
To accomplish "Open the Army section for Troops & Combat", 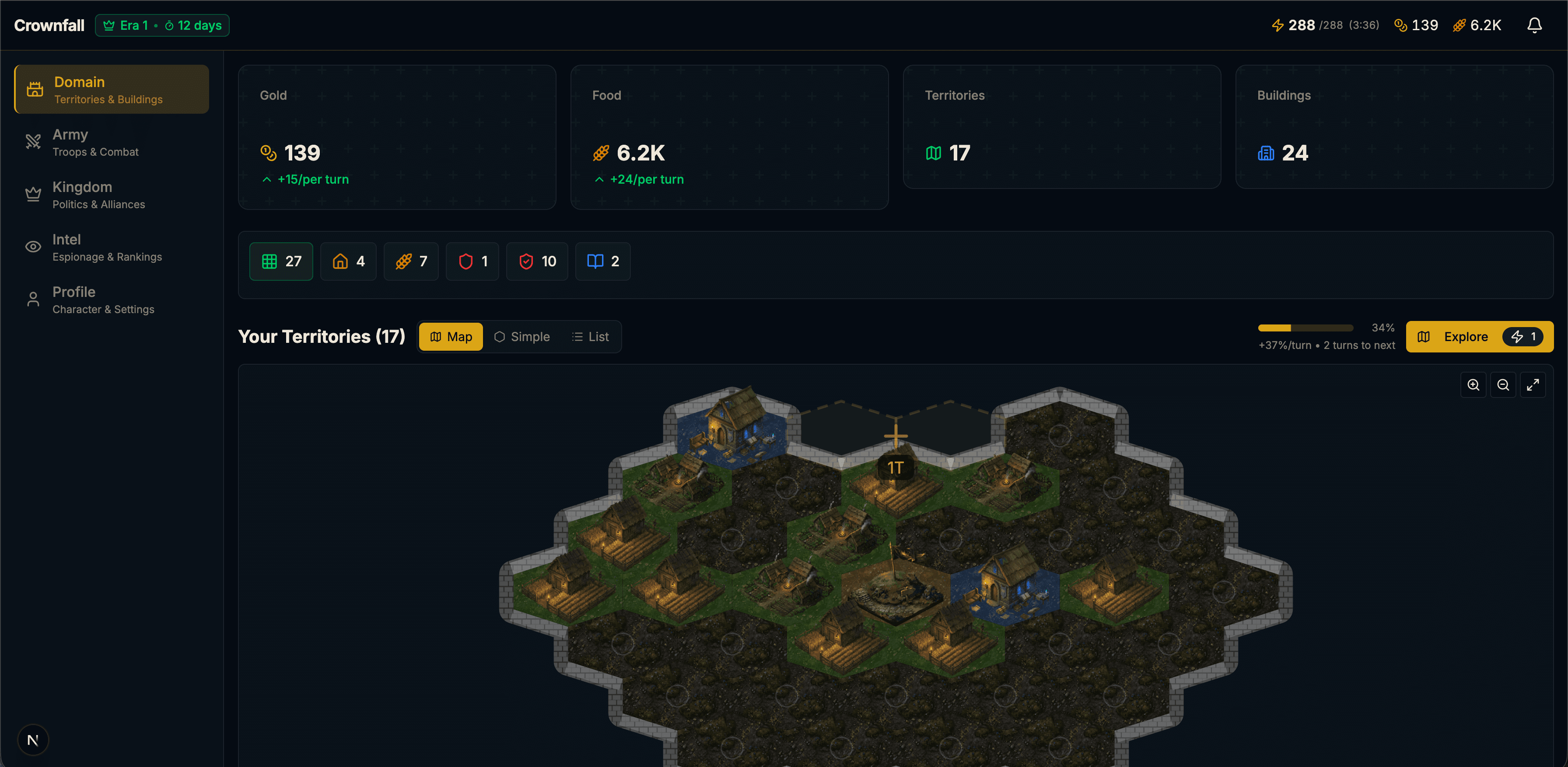I will pyautogui.click(x=112, y=142).
